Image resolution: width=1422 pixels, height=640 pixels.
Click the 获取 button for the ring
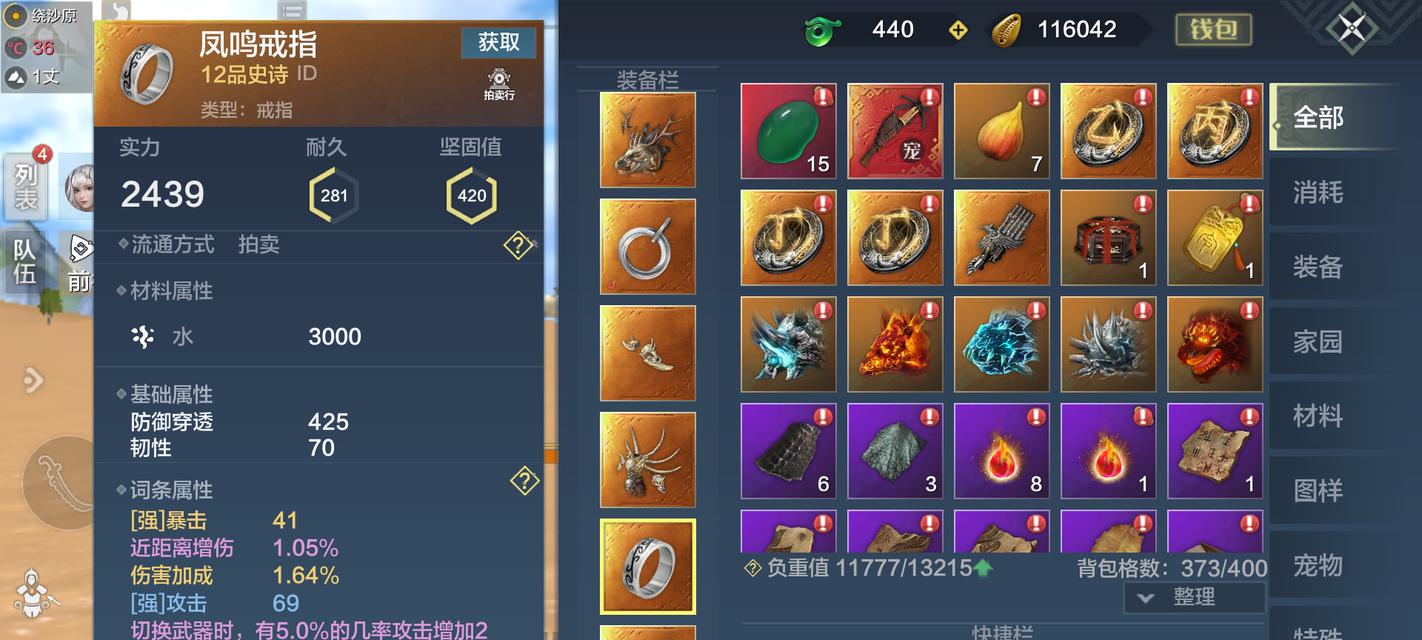[498, 42]
